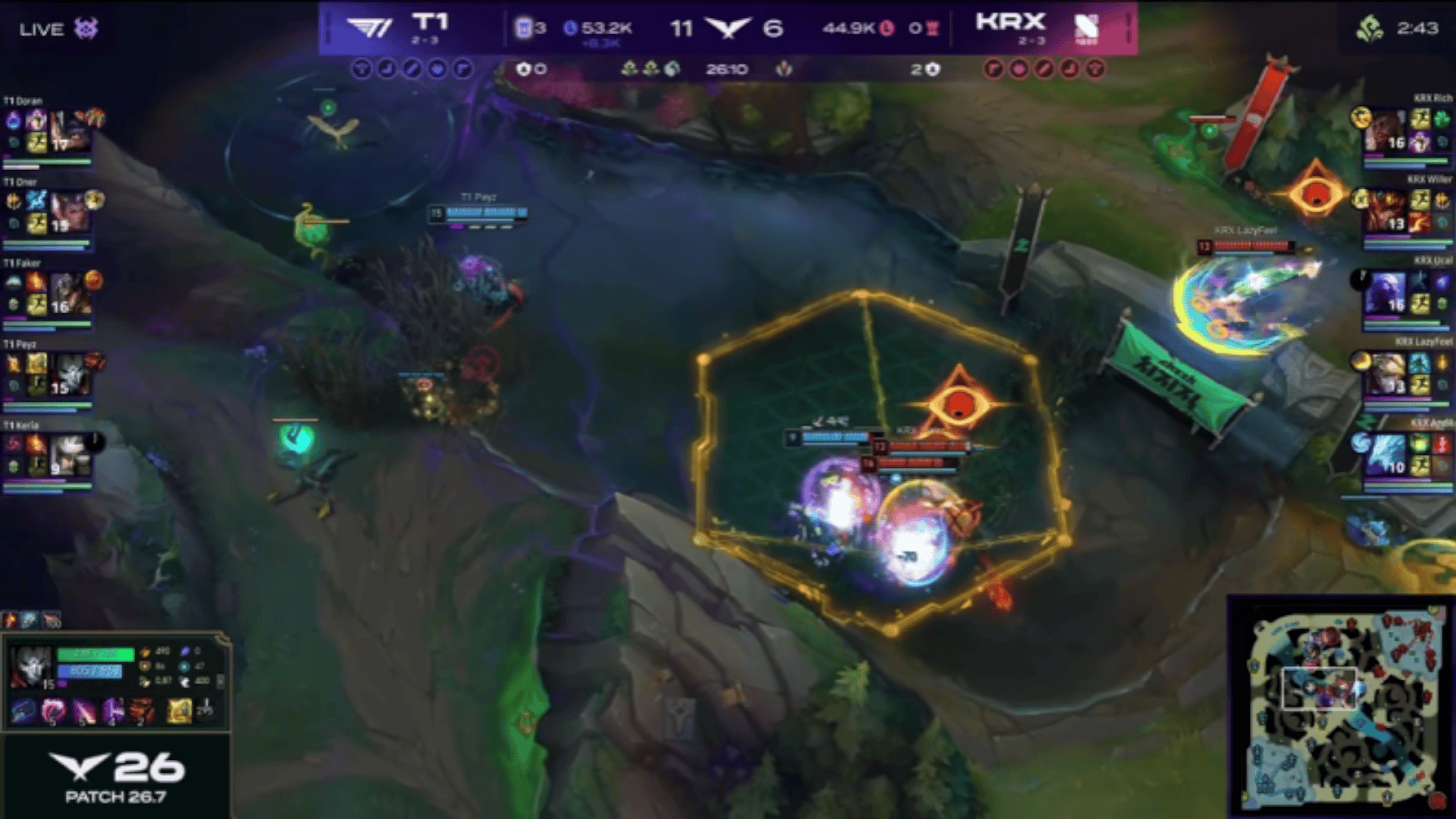The height and width of the screenshot is (819, 1456).
Task: Select KRX Willer's champion portrait
Action: [1386, 212]
